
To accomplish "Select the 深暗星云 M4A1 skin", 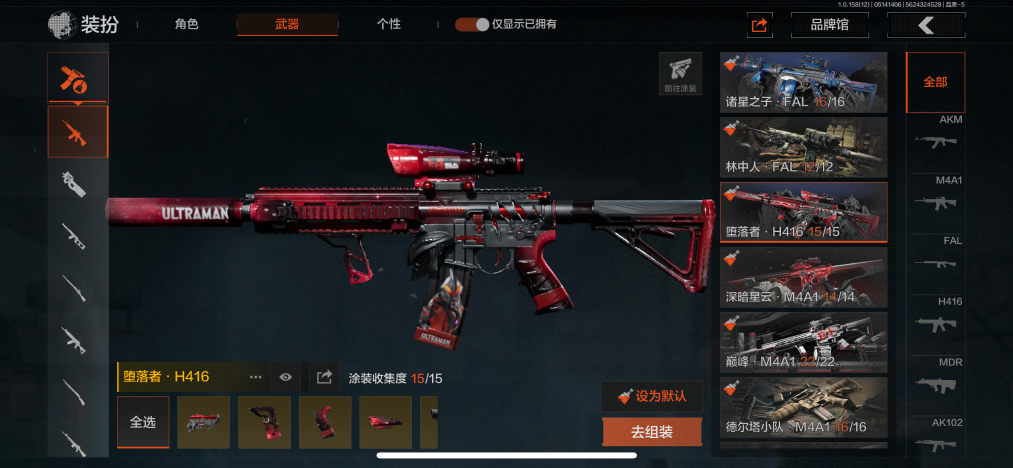I will (x=804, y=277).
